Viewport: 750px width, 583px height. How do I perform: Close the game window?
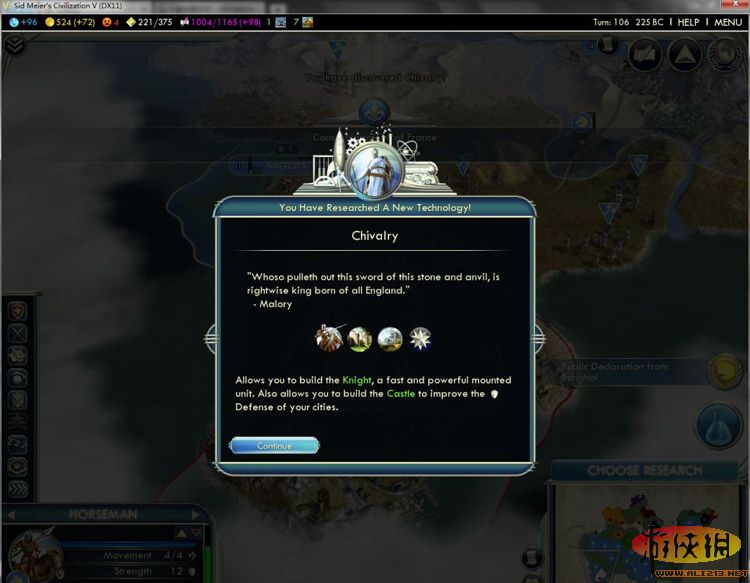tap(735, 6)
